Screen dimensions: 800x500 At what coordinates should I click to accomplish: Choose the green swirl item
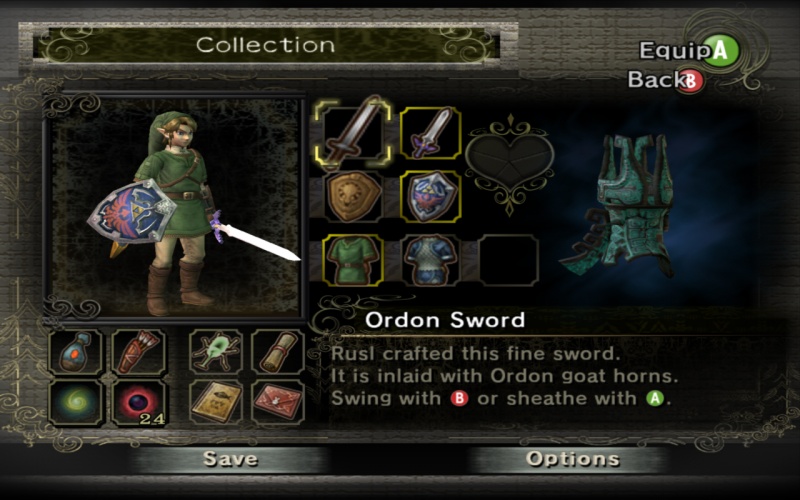pyautogui.click(x=77, y=400)
